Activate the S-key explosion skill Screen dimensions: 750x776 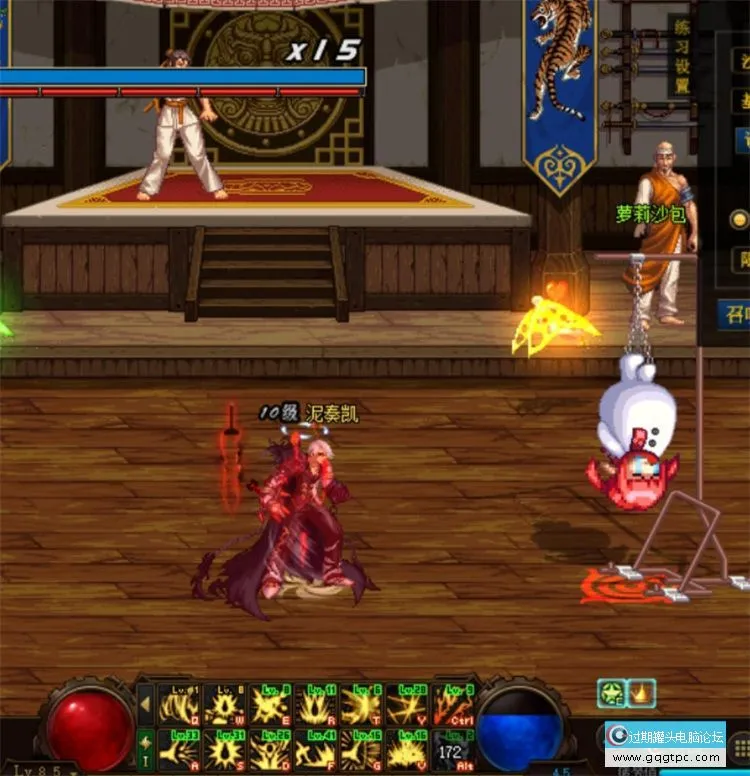225,749
